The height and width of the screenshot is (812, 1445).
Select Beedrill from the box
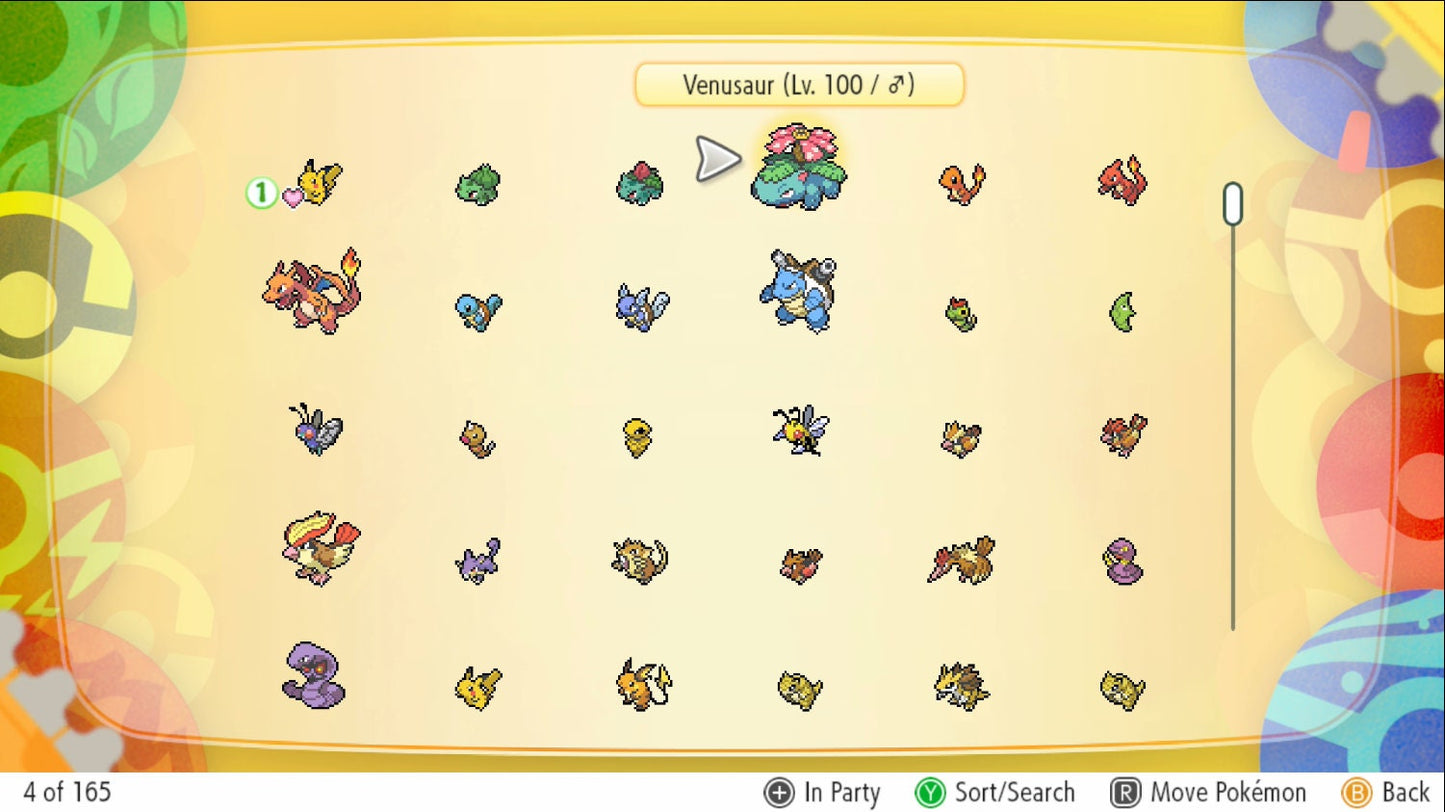(x=800, y=431)
